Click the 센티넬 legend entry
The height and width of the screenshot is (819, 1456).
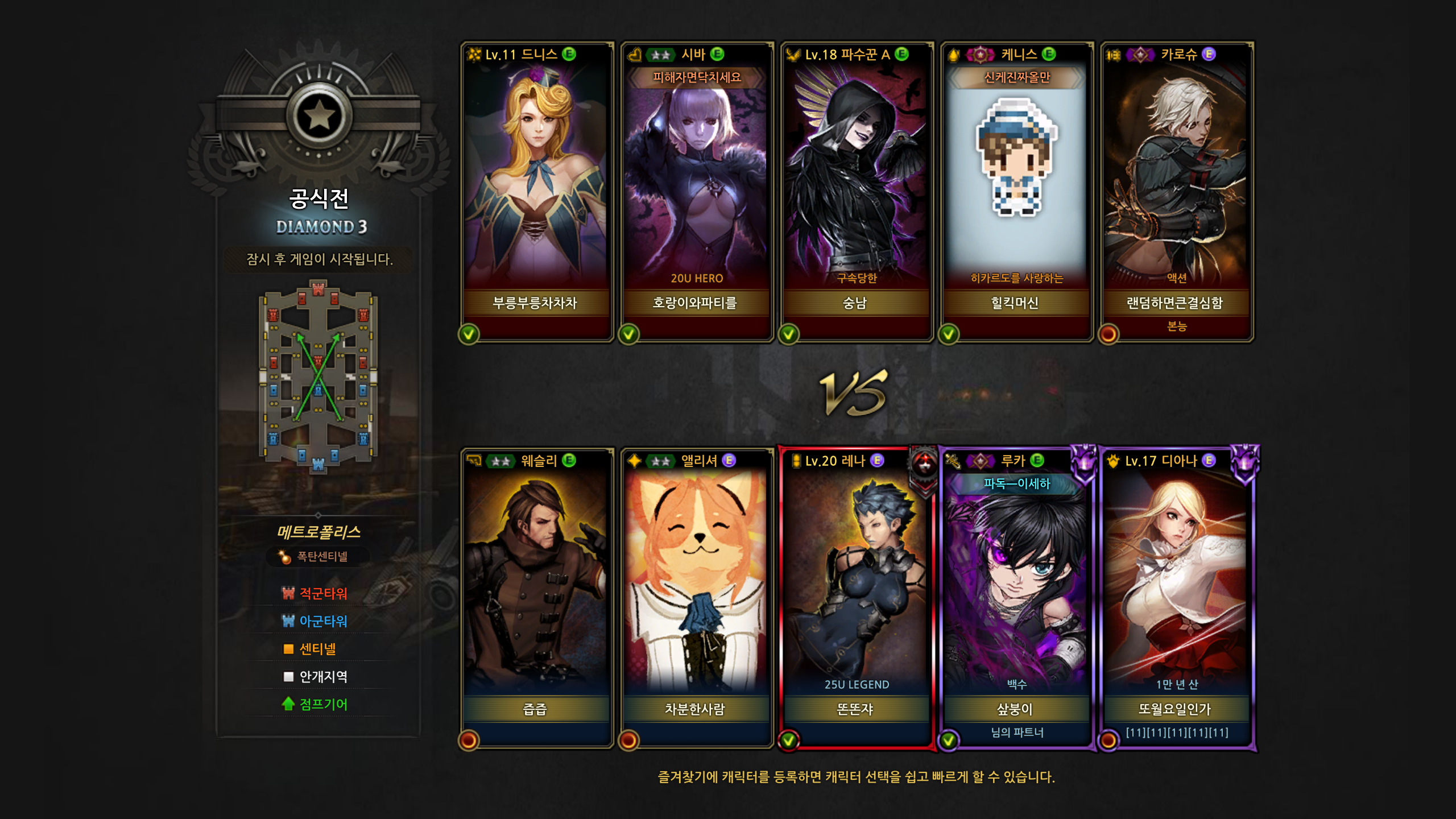(311, 649)
